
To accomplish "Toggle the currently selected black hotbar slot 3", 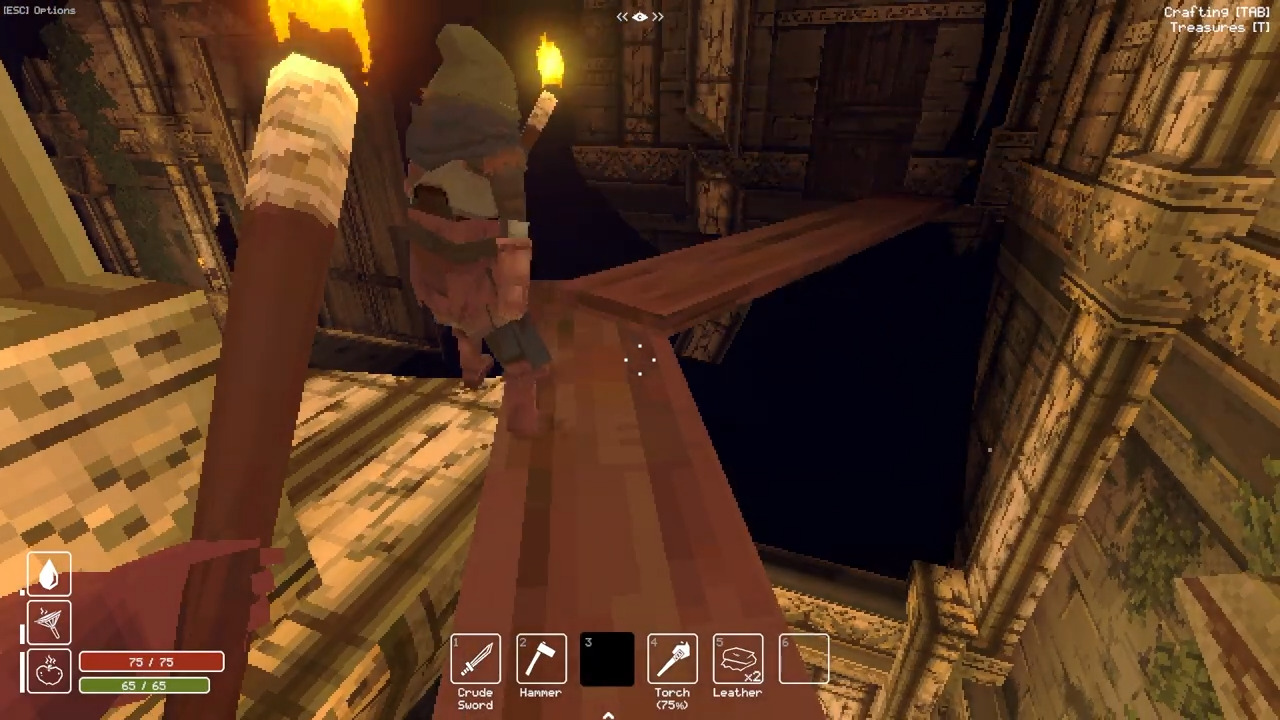I will point(606,658).
